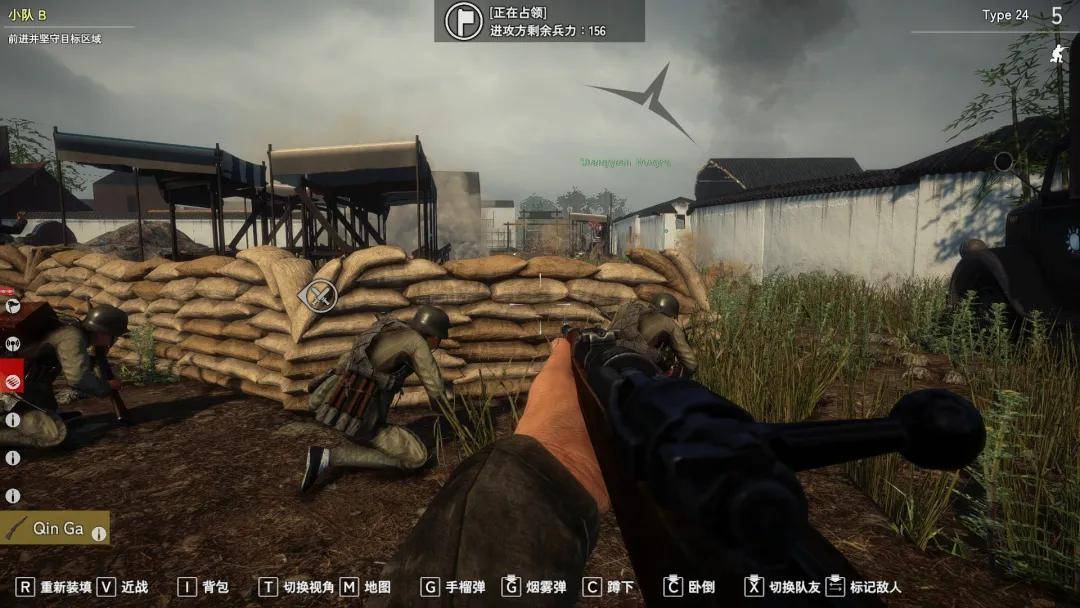This screenshot has height=608, width=1080.
Task: Select the 小队 B squad label
Action: [28, 15]
